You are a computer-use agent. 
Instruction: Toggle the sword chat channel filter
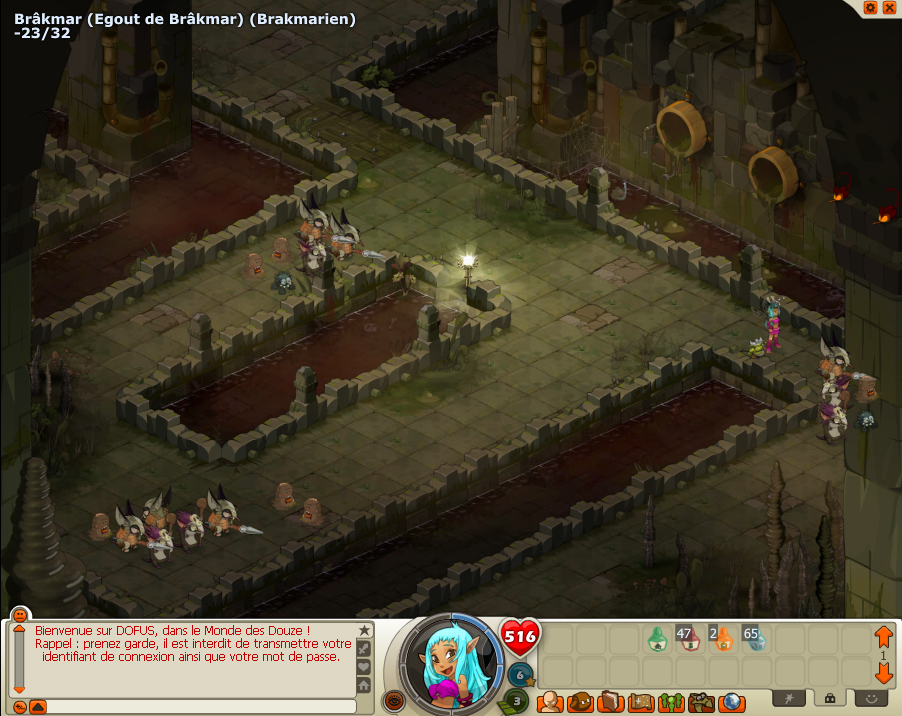tap(364, 649)
